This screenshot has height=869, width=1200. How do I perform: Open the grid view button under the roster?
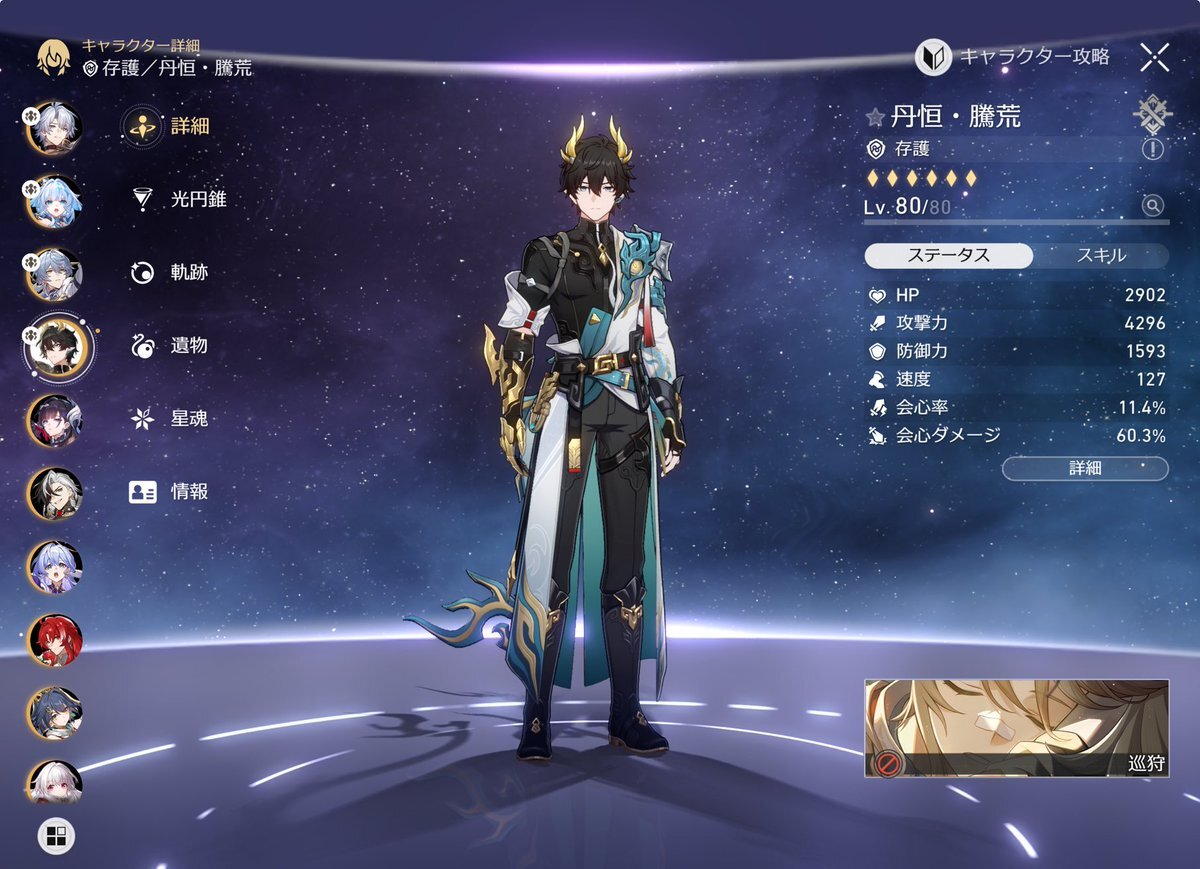pos(55,835)
